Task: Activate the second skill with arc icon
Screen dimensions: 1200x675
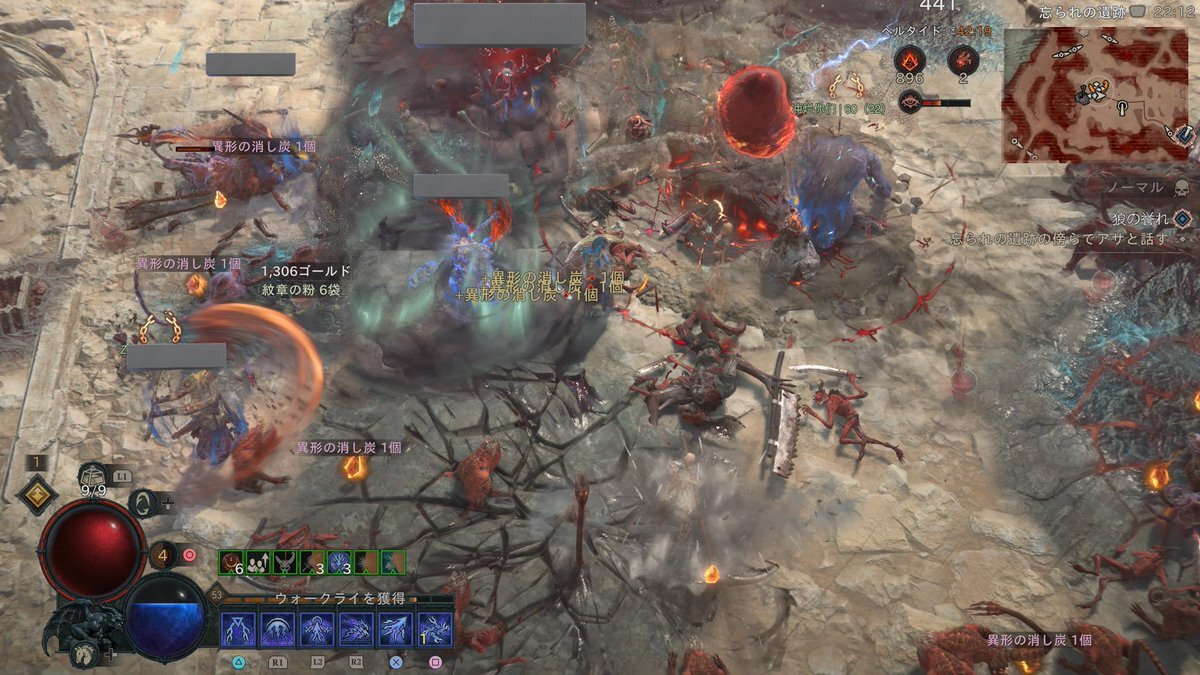Action: click(277, 630)
